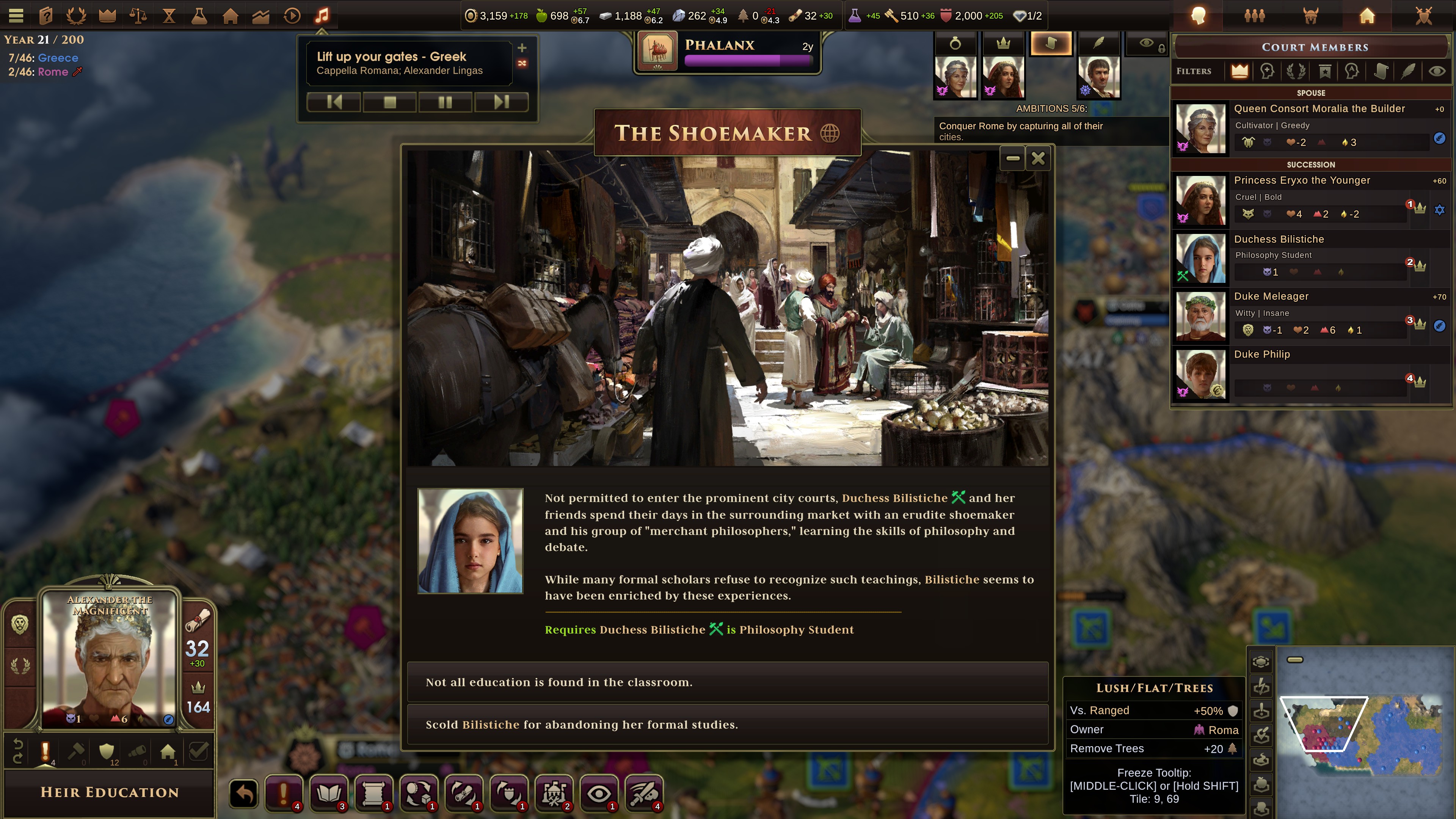Open the succession screen via the crown icon
This screenshot has width=1456, height=819.
pyautogui.click(x=107, y=15)
